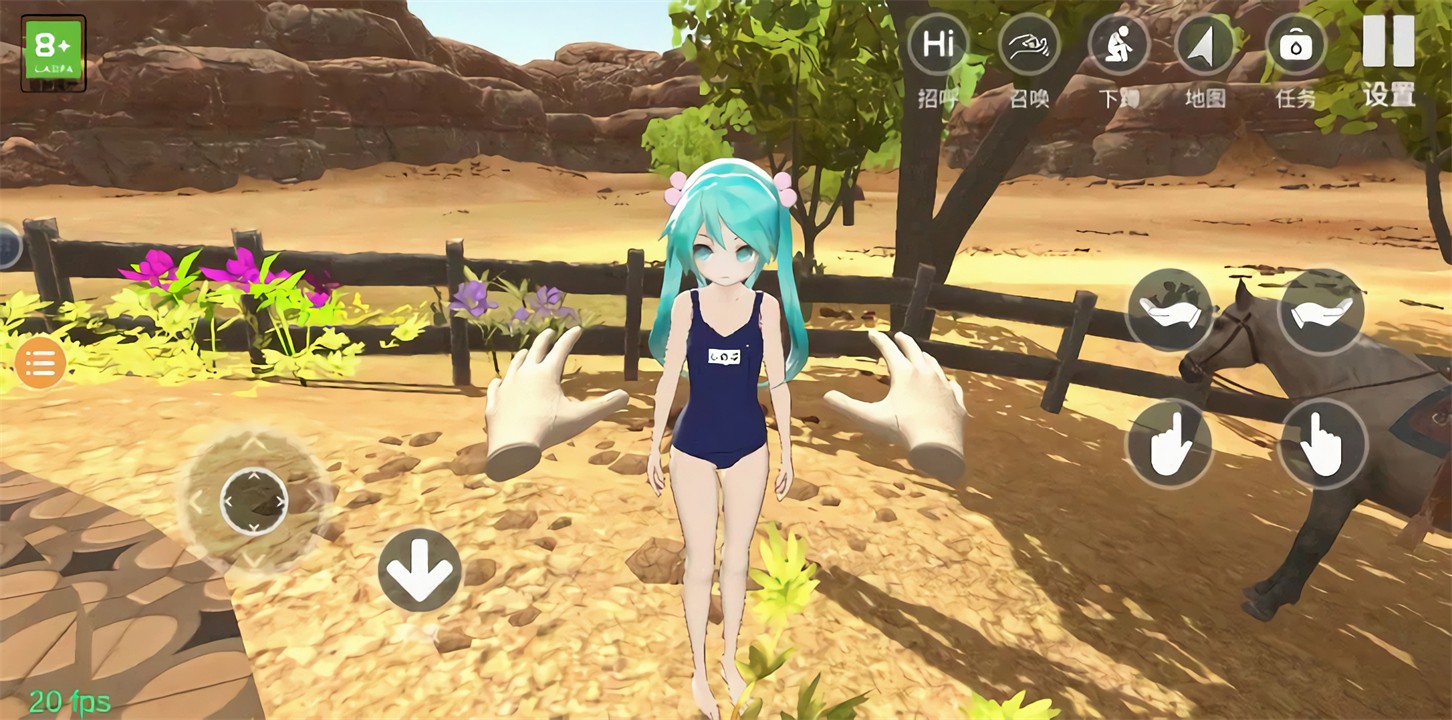
Task: Tap the Hi greeting (招呼) button
Action: coord(937,45)
